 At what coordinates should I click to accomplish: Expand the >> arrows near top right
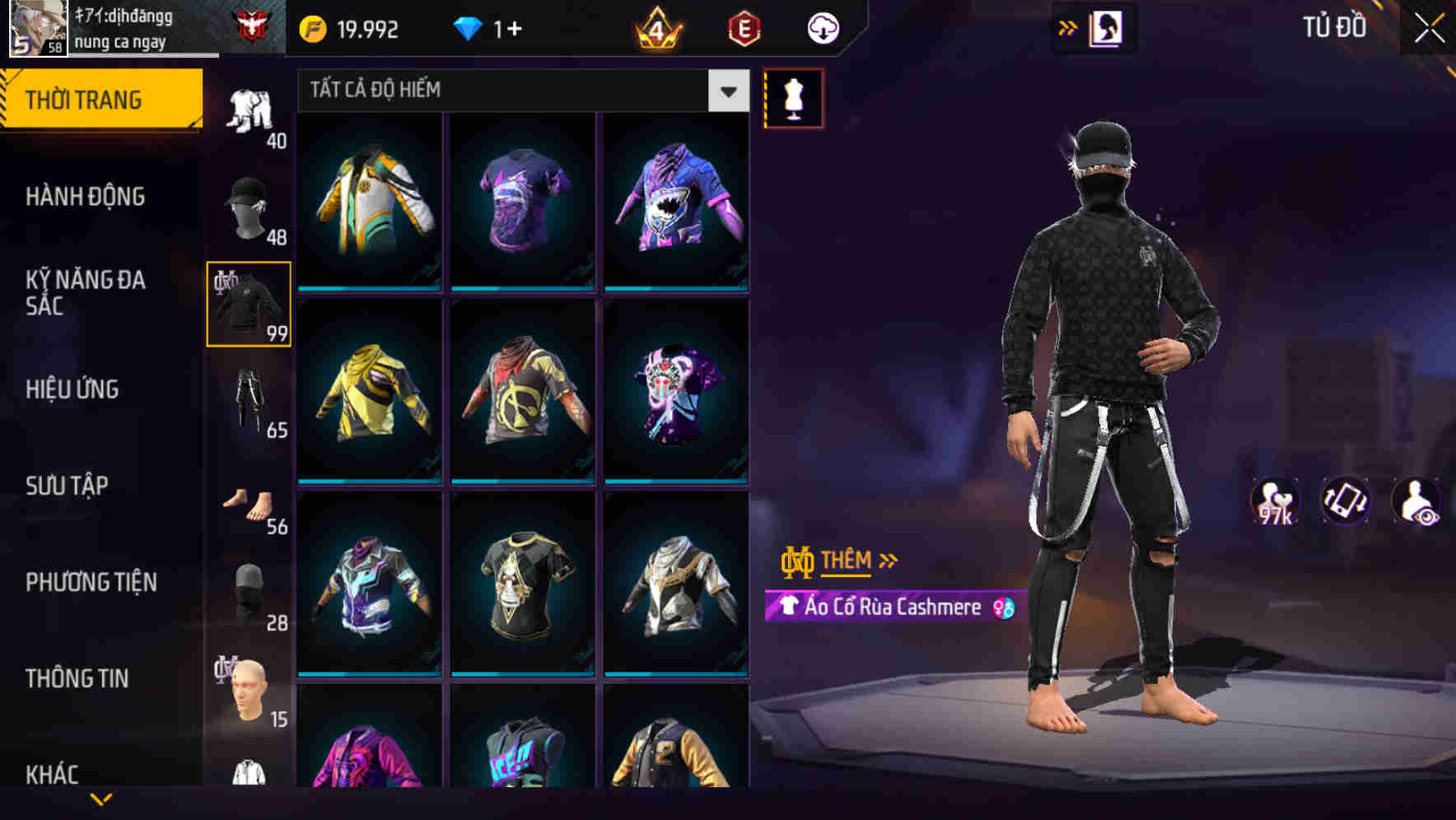pos(1067,27)
